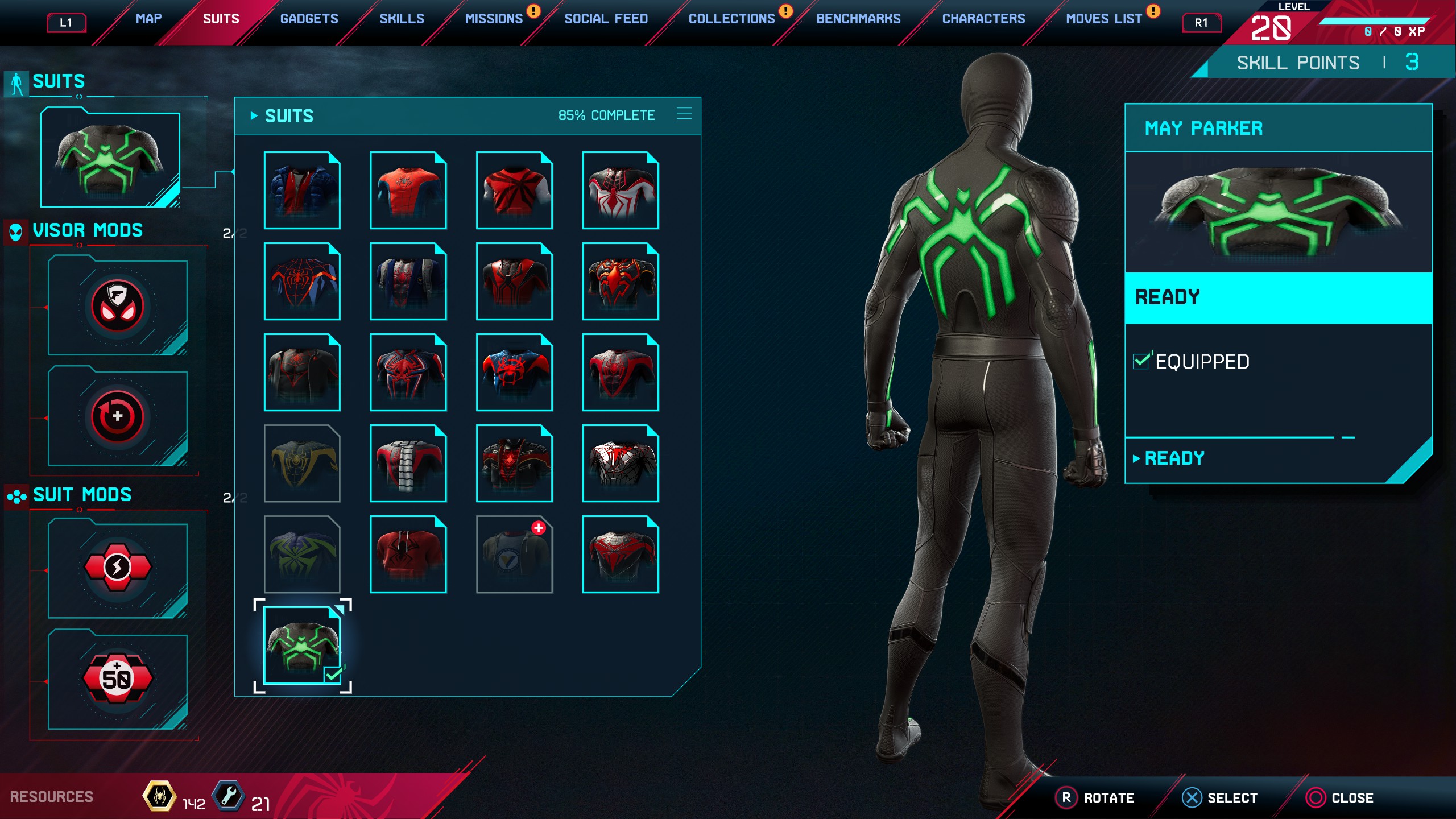Open the Characters tab

pyautogui.click(x=983, y=19)
